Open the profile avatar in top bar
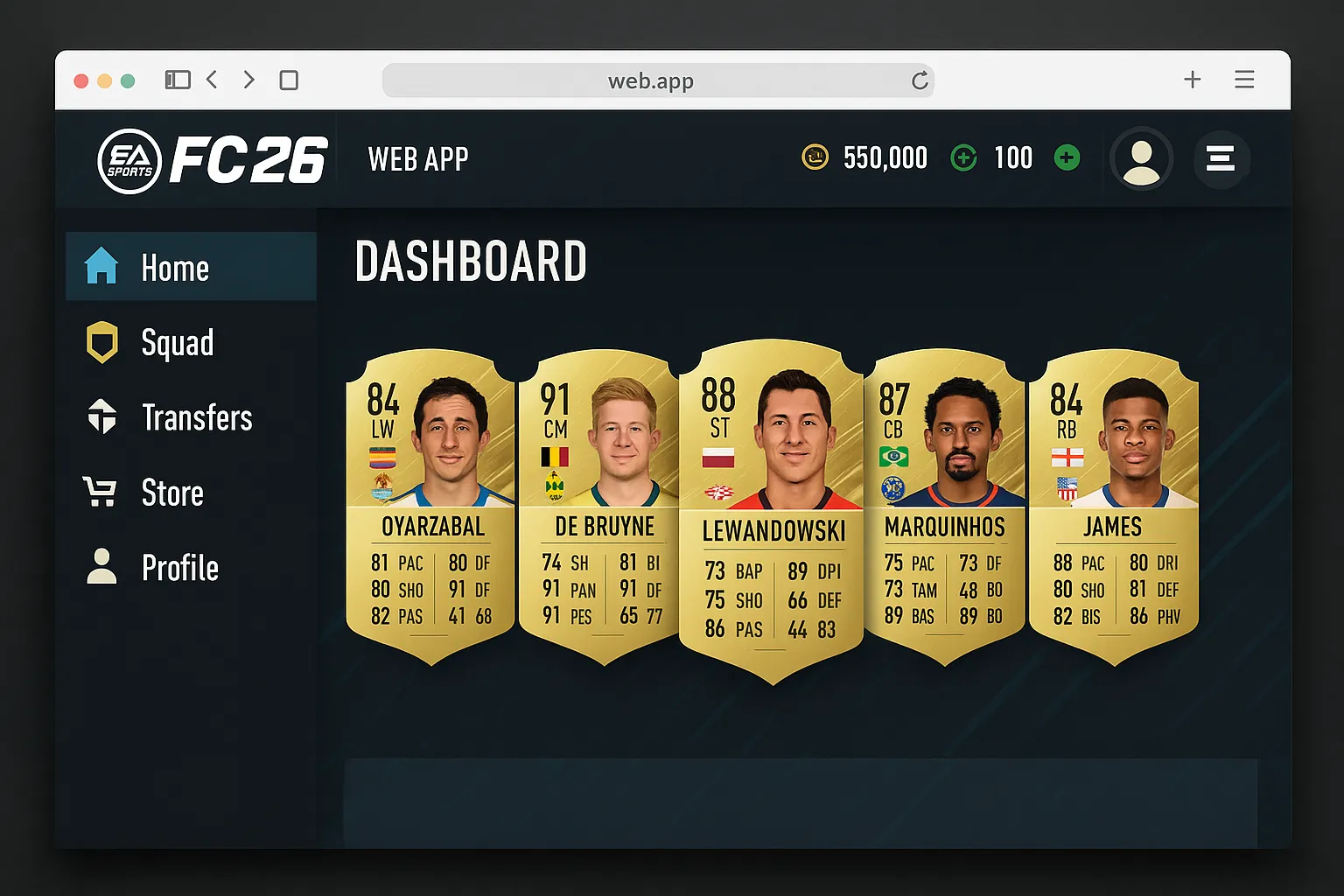 (x=1141, y=159)
